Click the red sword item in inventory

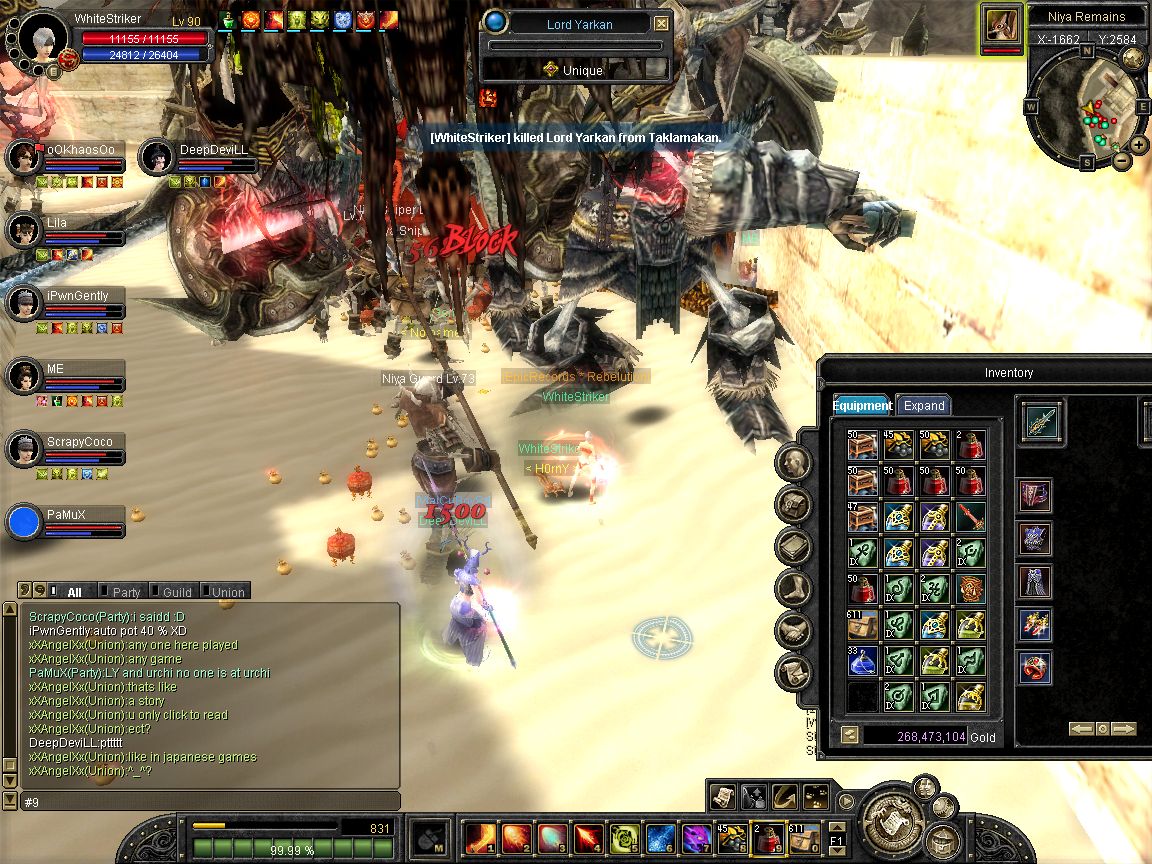click(970, 517)
